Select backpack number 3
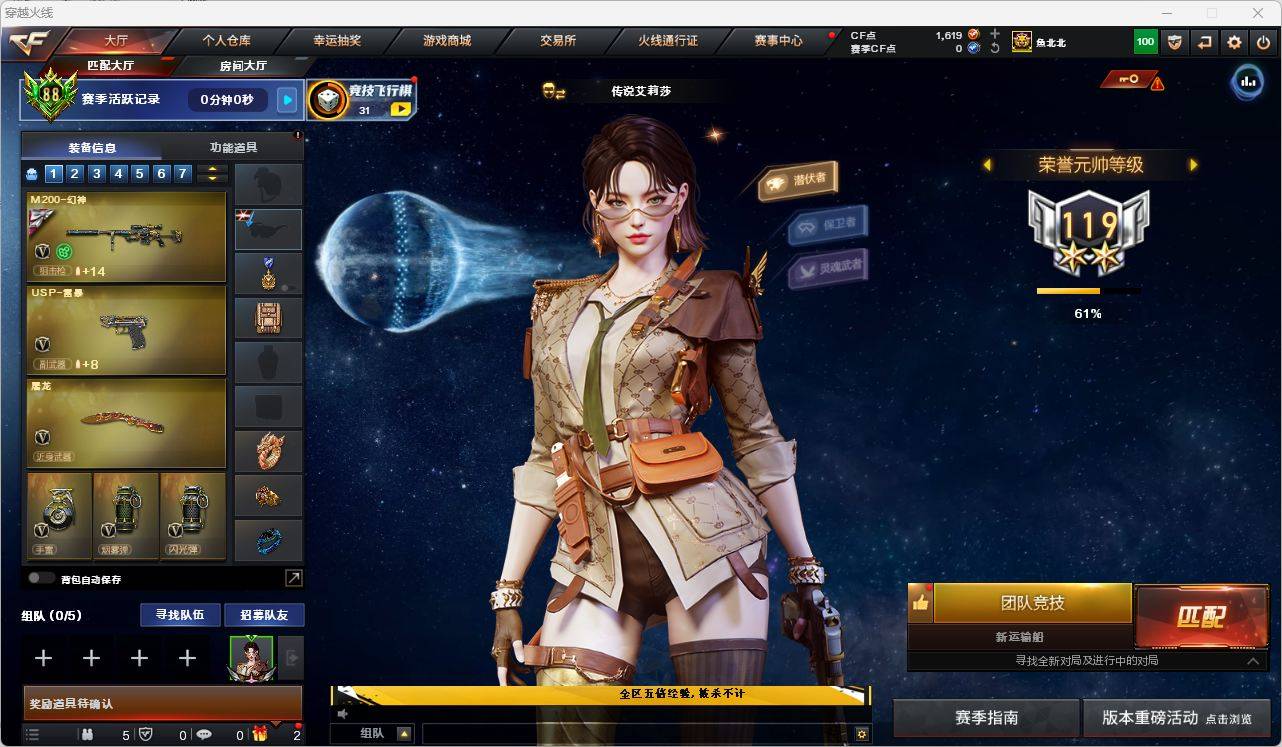Viewport: 1282px width, 747px height. pos(97,174)
